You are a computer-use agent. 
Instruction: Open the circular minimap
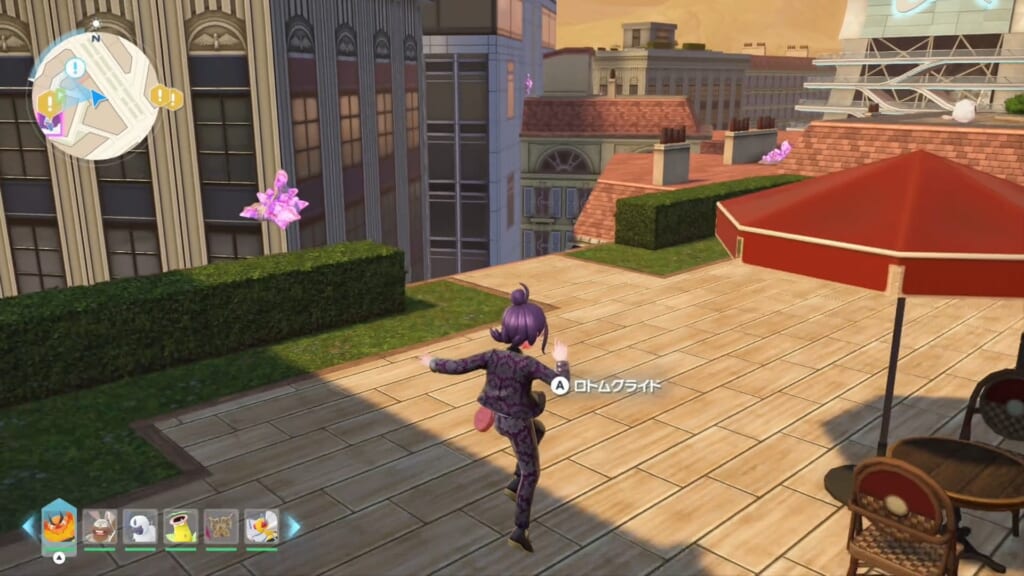click(95, 95)
